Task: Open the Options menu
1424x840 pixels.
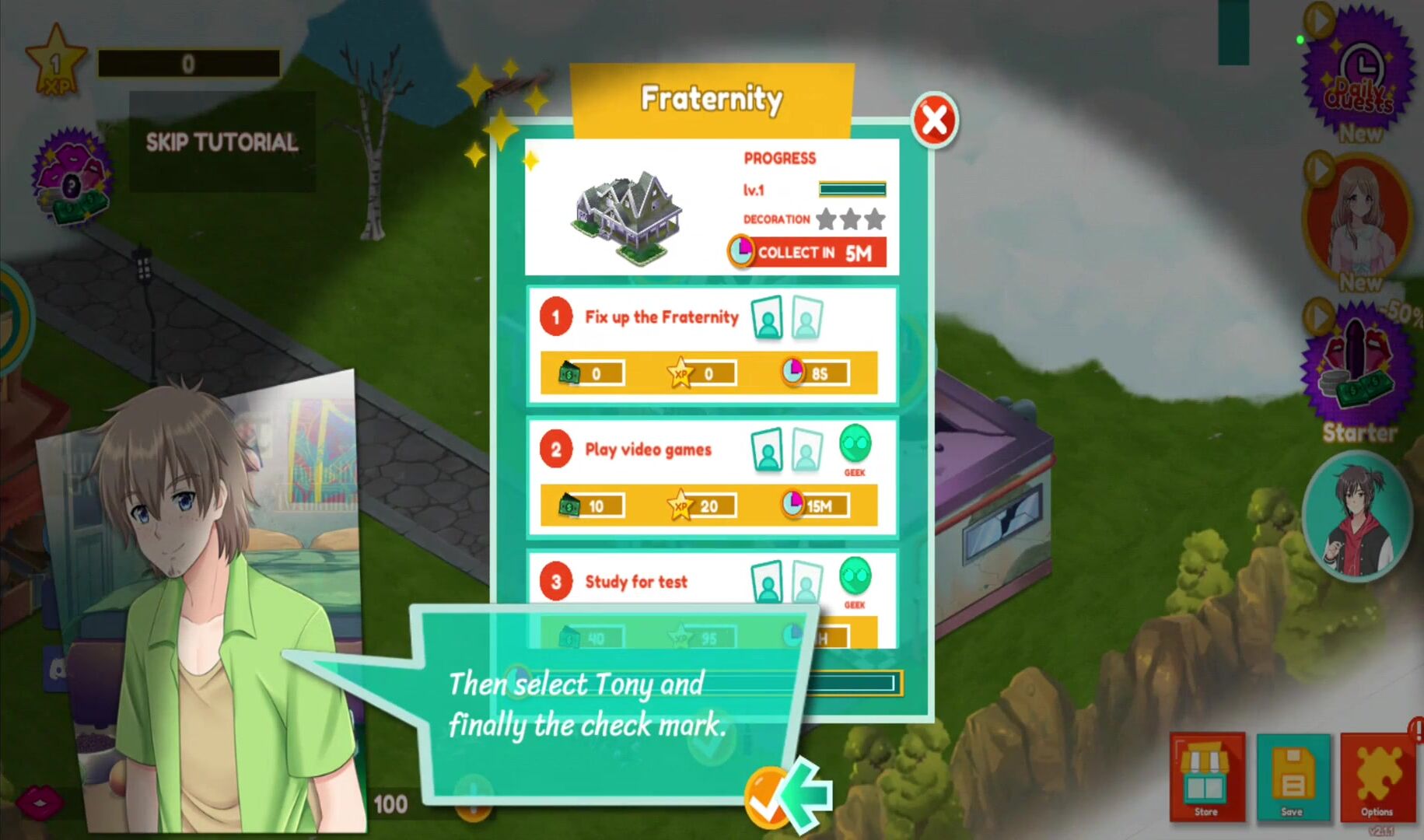Action: tap(1377, 778)
